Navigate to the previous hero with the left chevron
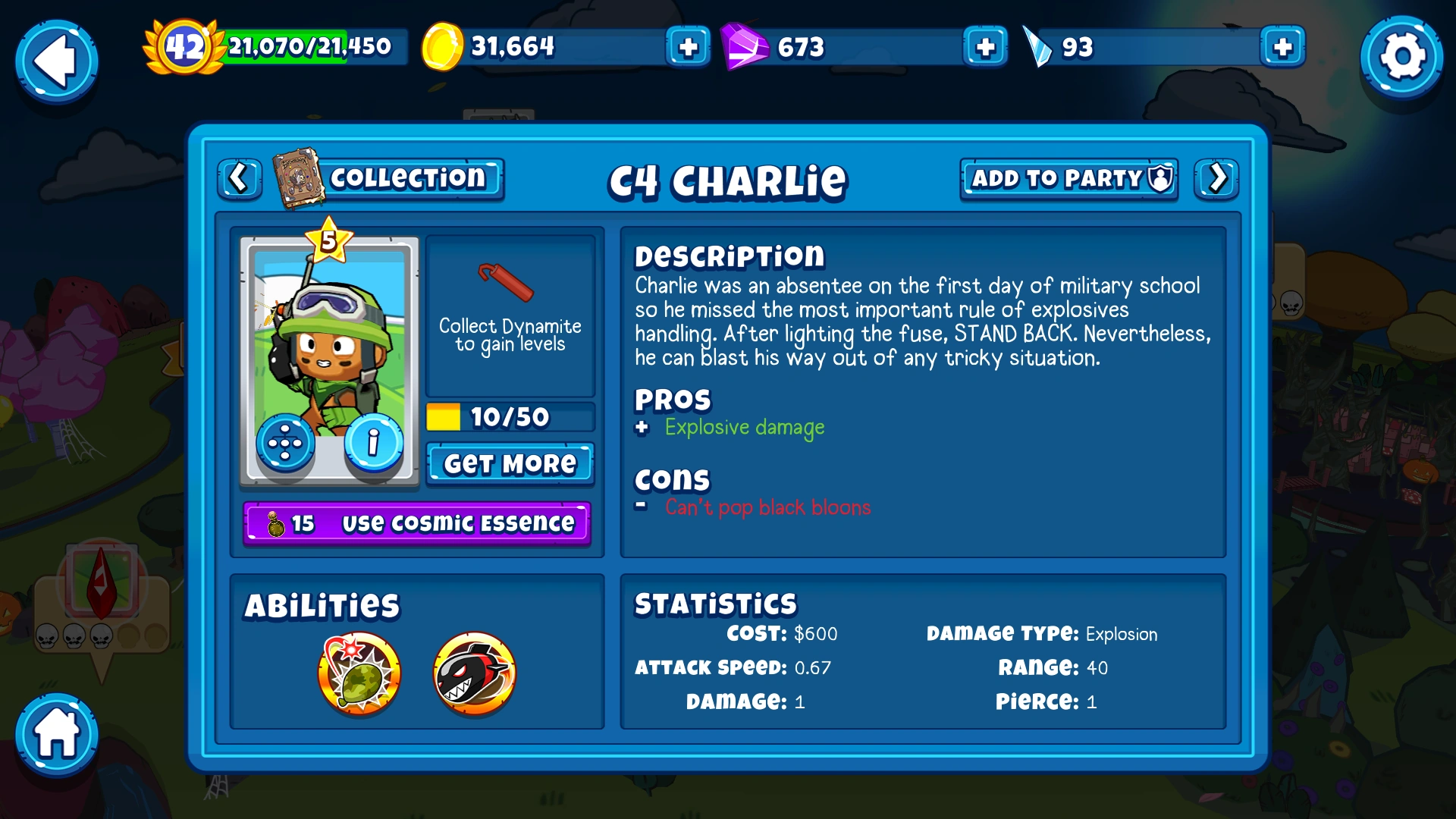Image resolution: width=1456 pixels, height=819 pixels. 239,179
